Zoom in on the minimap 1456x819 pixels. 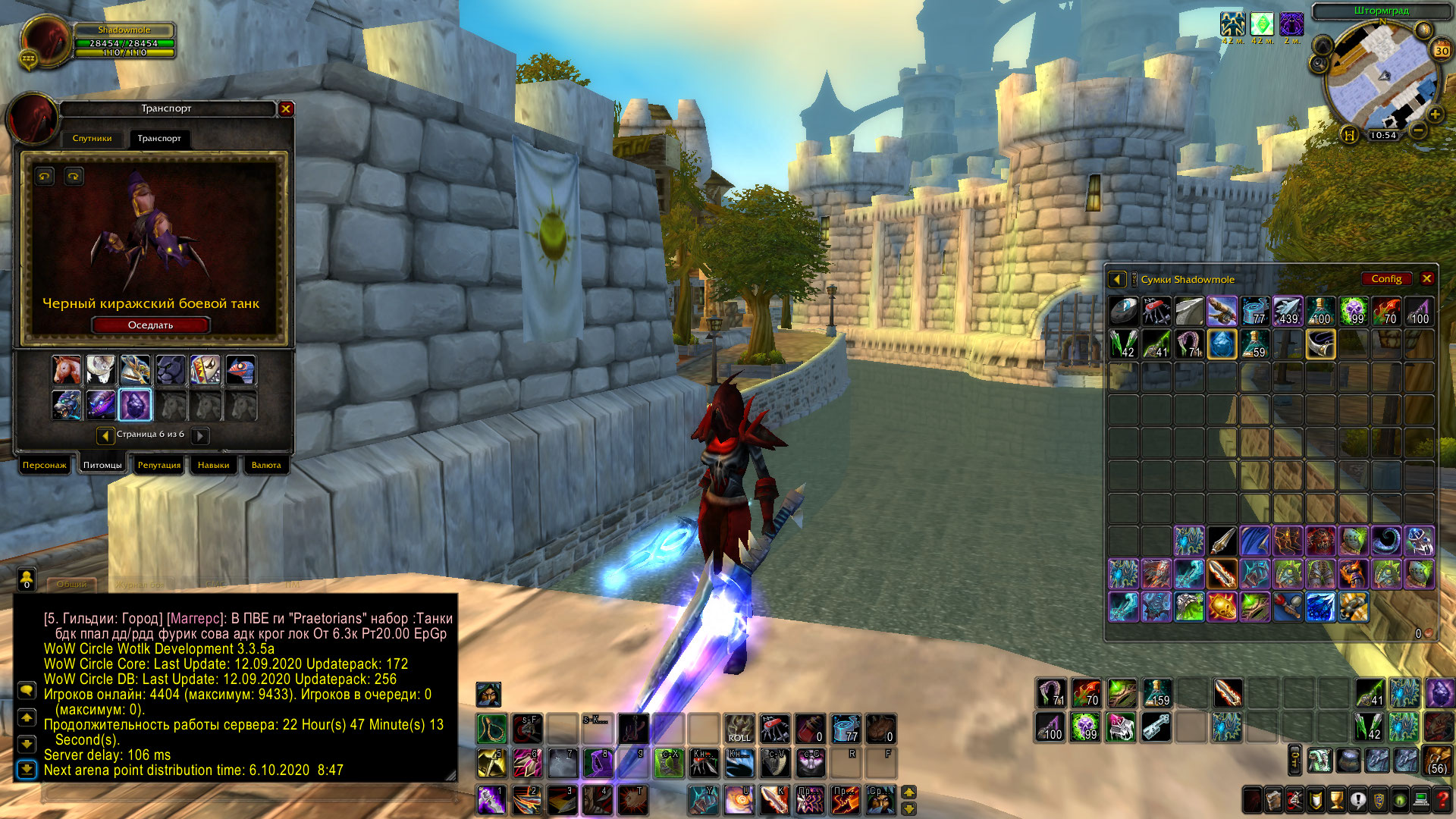click(x=1435, y=115)
